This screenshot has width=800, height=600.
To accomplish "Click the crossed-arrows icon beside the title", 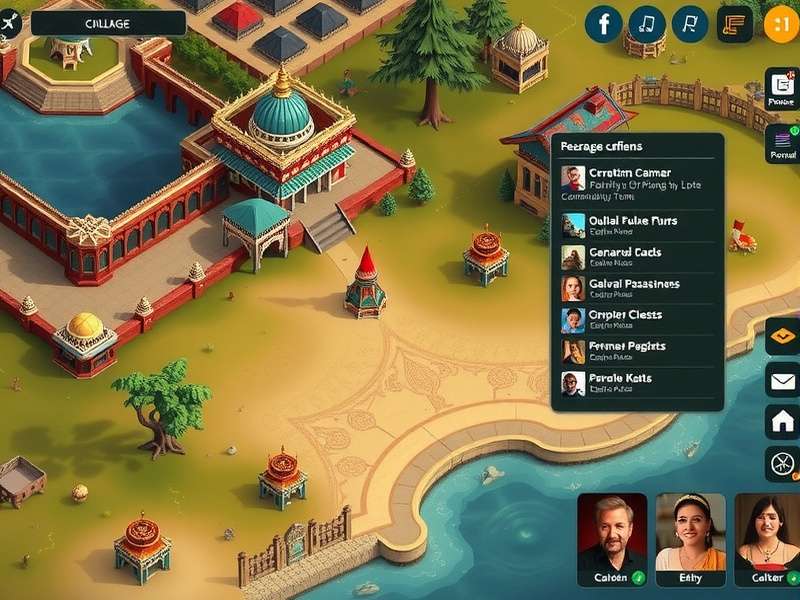I will (12, 23).
